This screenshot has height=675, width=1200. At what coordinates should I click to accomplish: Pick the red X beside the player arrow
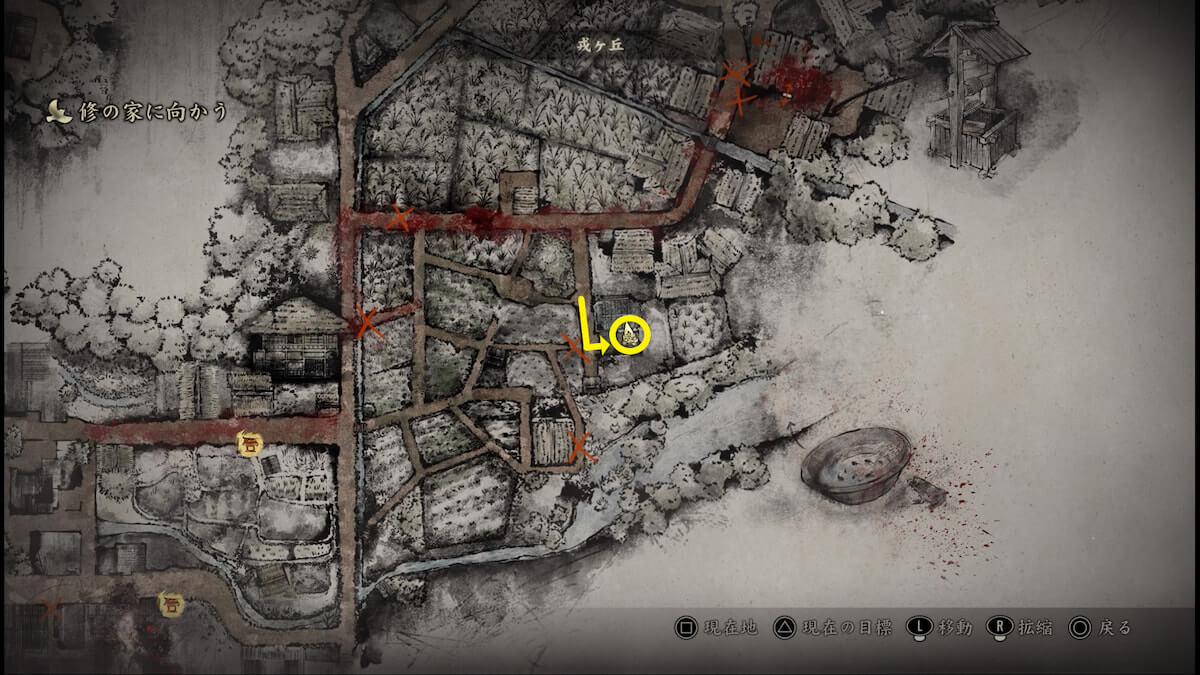pos(575,347)
